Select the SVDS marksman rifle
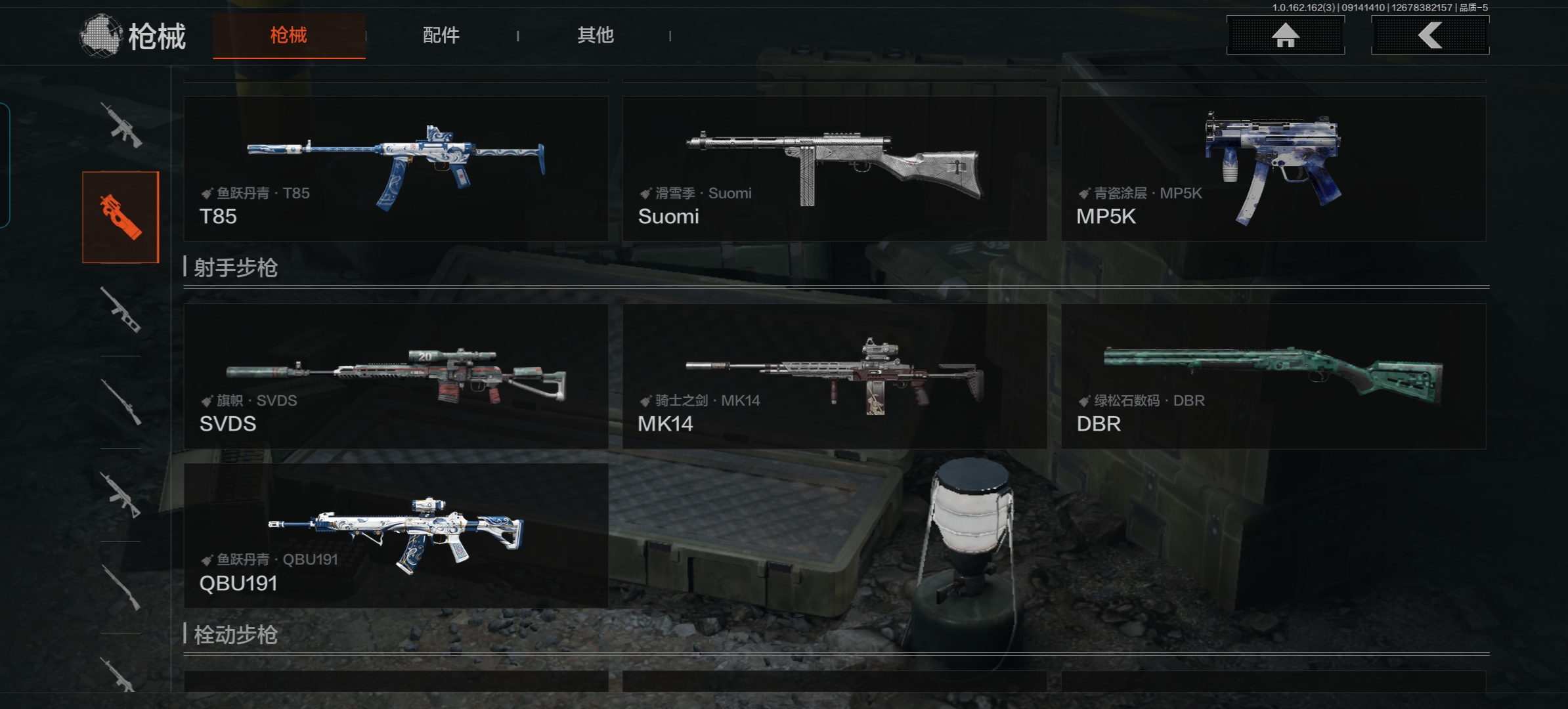Viewport: 1568px width, 709px height. click(x=396, y=376)
